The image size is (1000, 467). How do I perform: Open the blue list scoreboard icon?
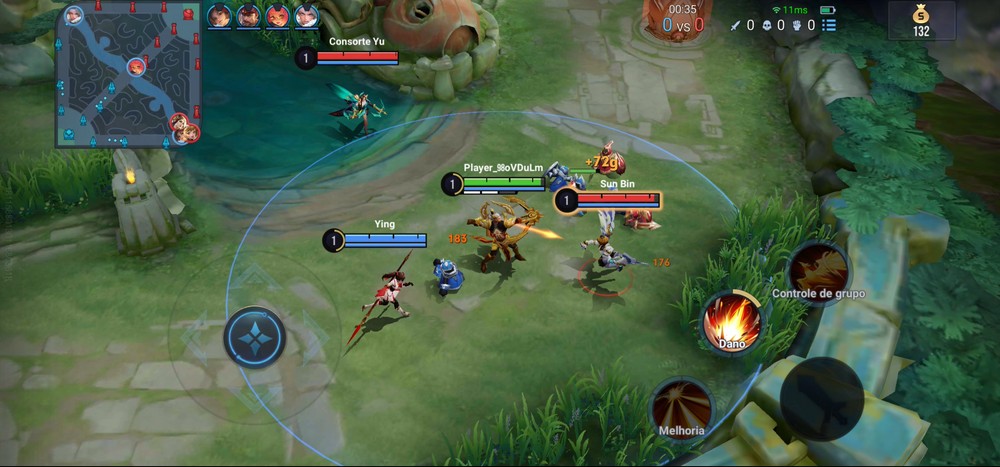coord(828,25)
